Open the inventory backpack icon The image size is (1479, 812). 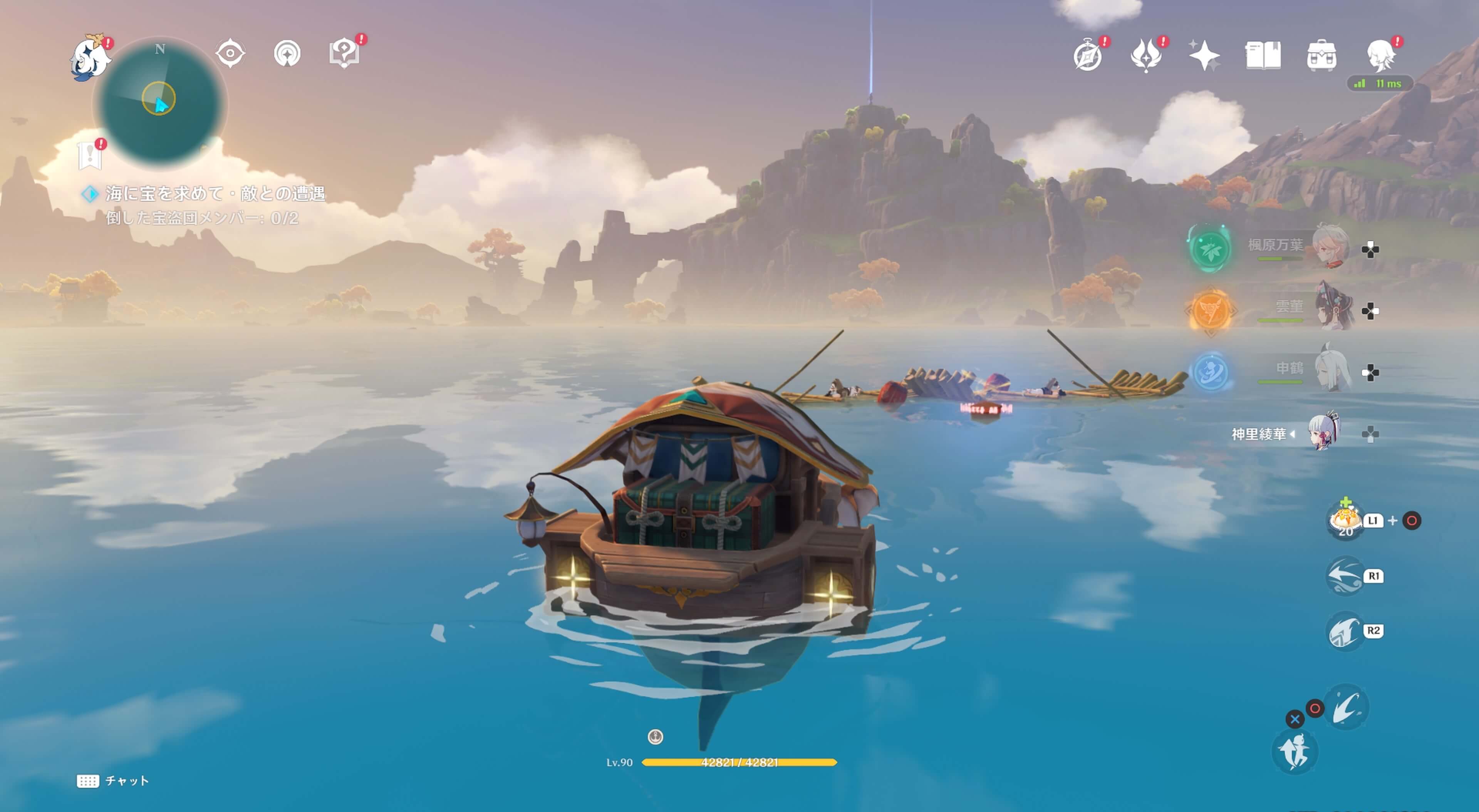point(1321,56)
